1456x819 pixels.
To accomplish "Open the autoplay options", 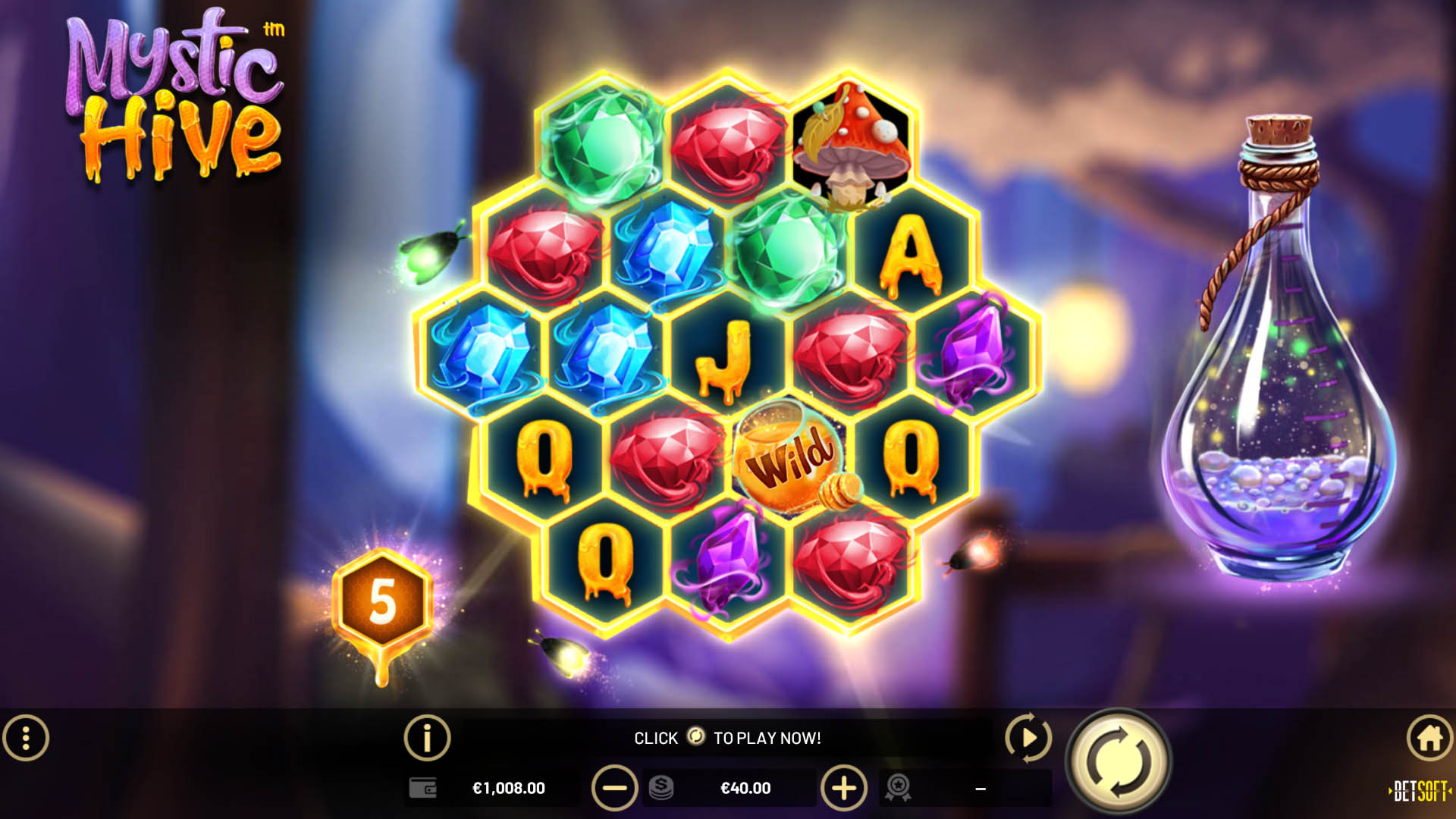I will click(1028, 737).
